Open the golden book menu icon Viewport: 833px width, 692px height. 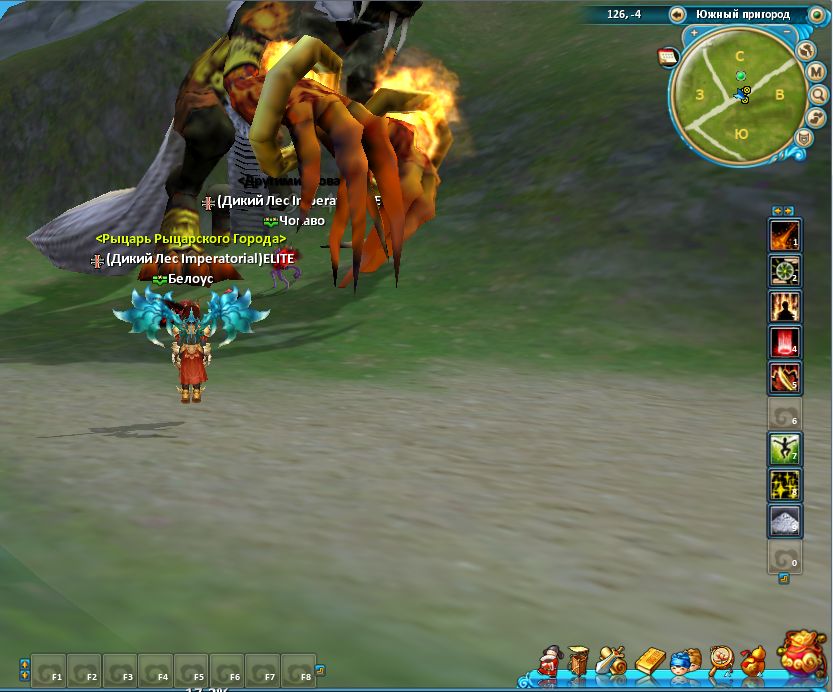point(649,661)
